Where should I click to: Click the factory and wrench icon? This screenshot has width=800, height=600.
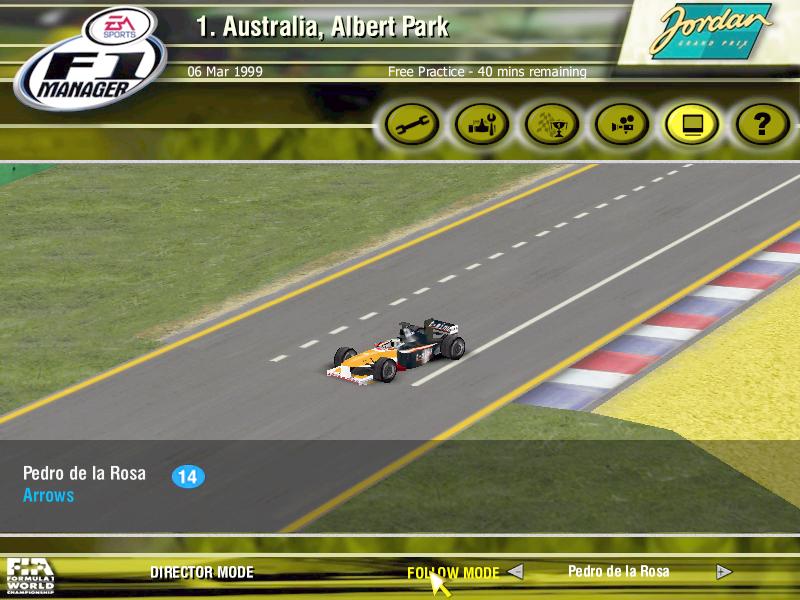[x=482, y=125]
